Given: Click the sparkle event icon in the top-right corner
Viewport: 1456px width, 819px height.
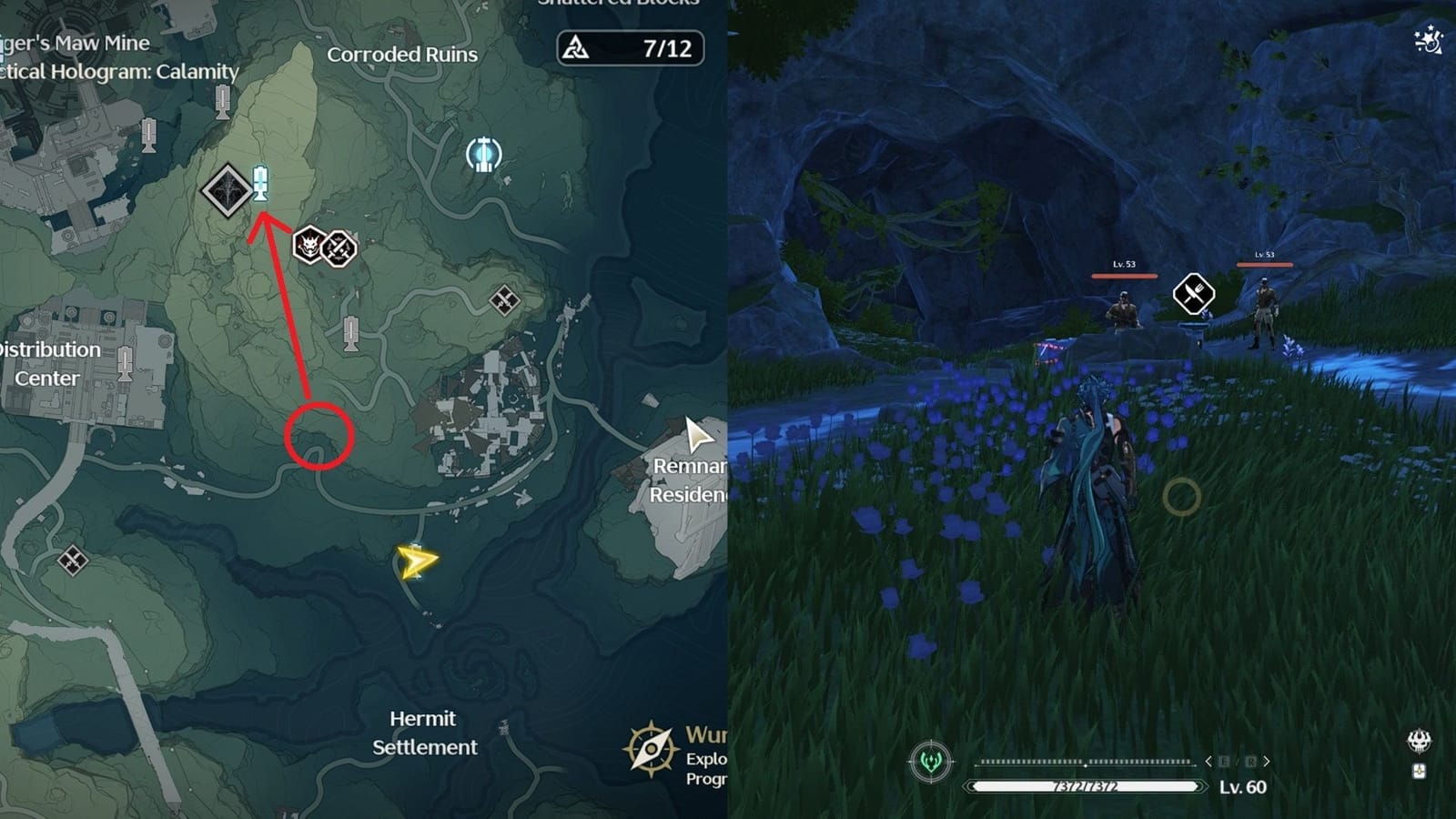Looking at the screenshot, I should 1427,38.
